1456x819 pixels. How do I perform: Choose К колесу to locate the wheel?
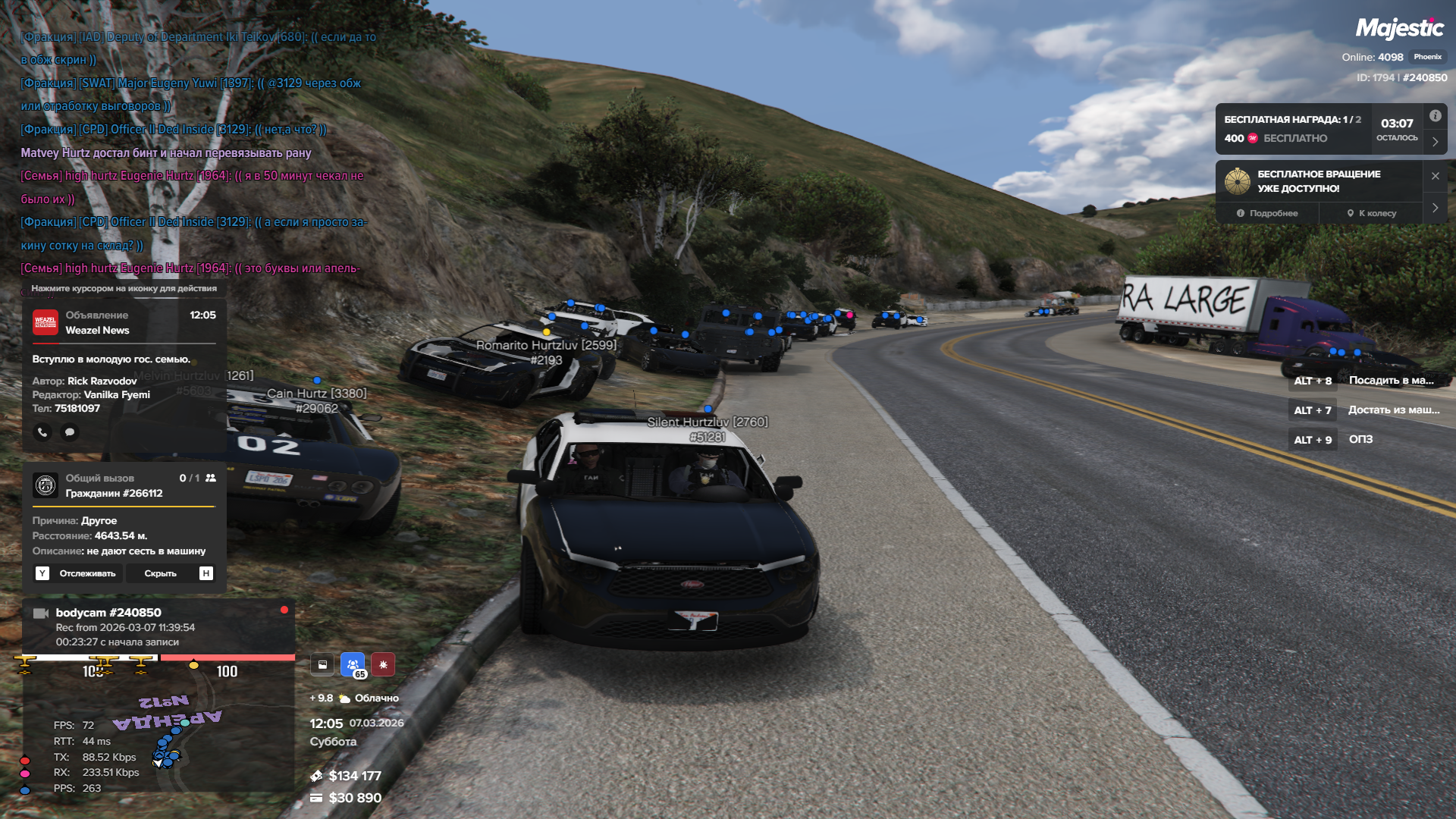[x=1372, y=214]
